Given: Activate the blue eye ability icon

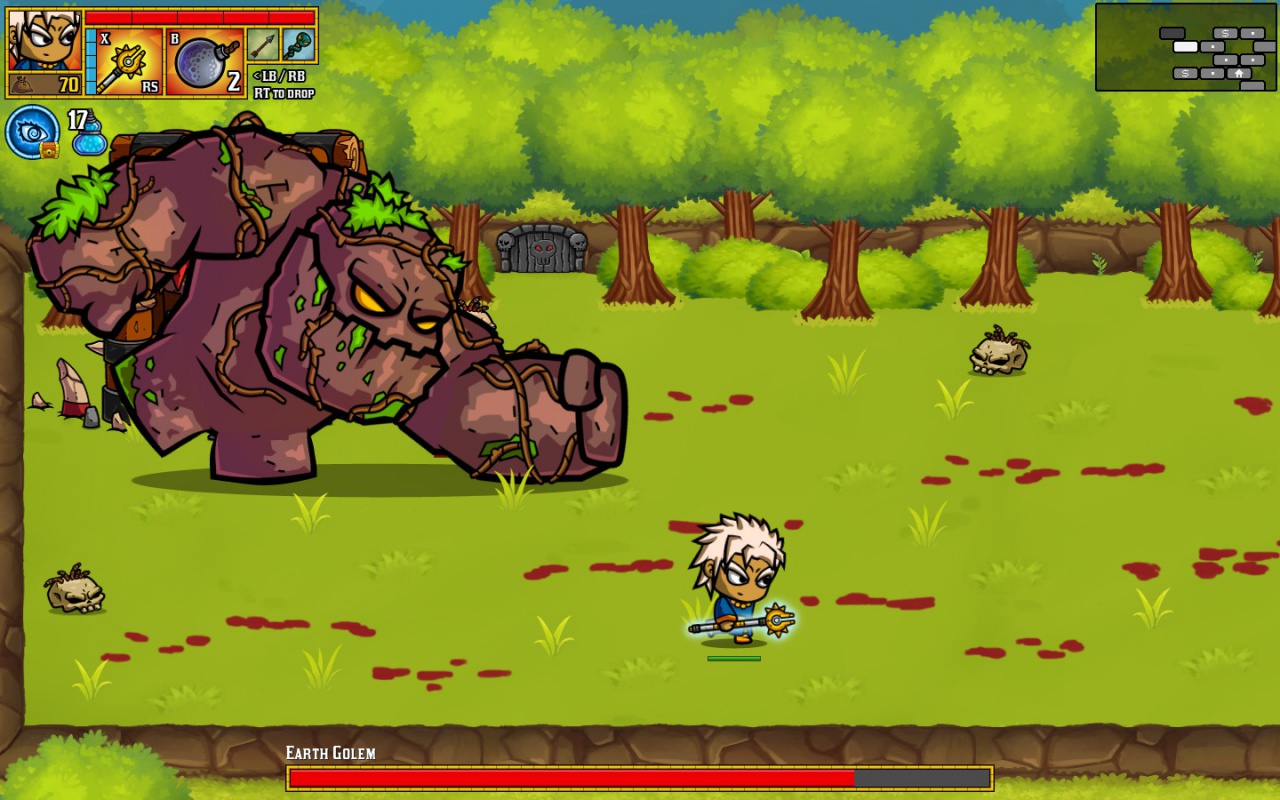Looking at the screenshot, I should coord(32,131).
